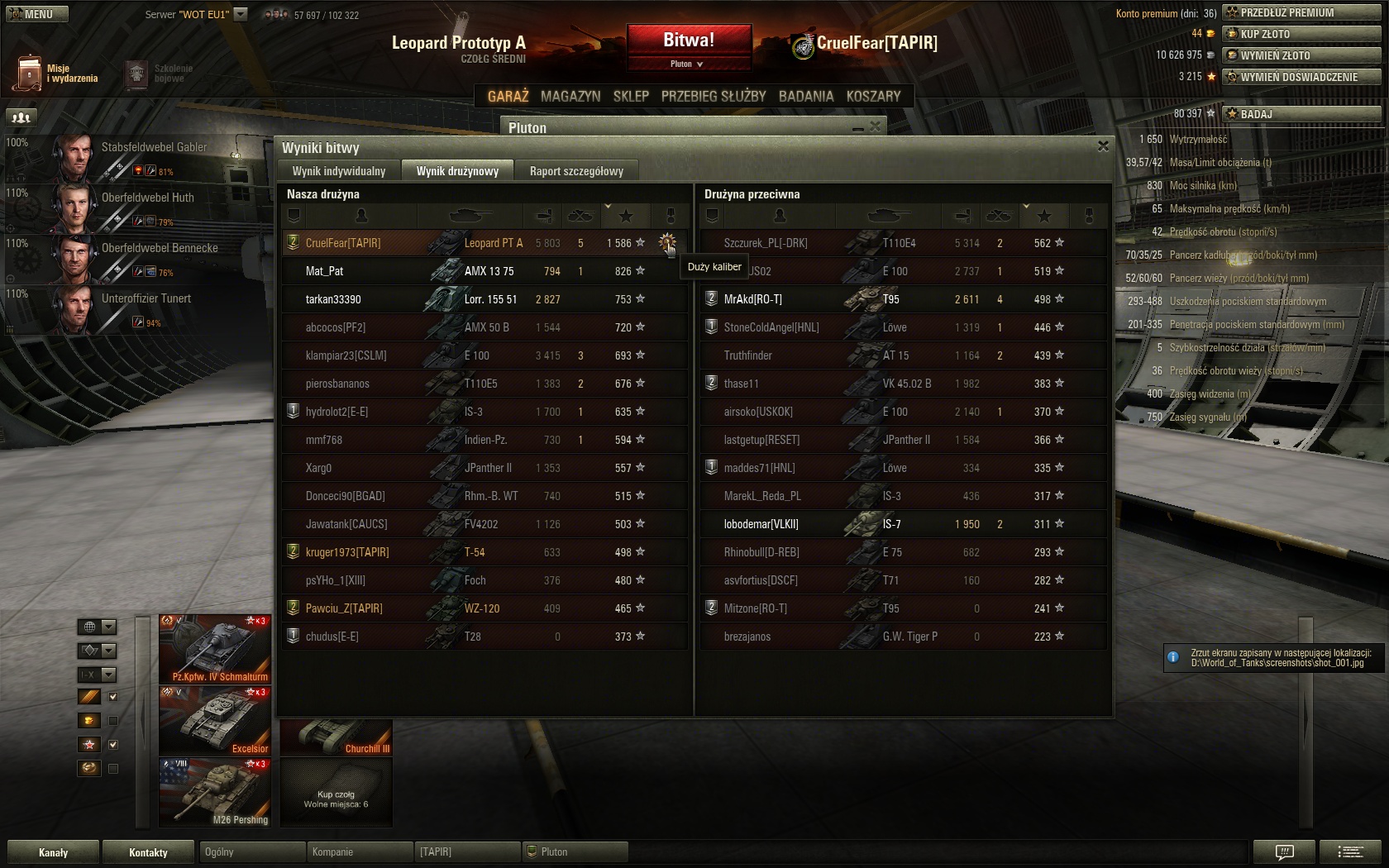The image size is (1389, 868).
Task: Open Misje i wydarzenia missions panel
Action: click(x=56, y=74)
